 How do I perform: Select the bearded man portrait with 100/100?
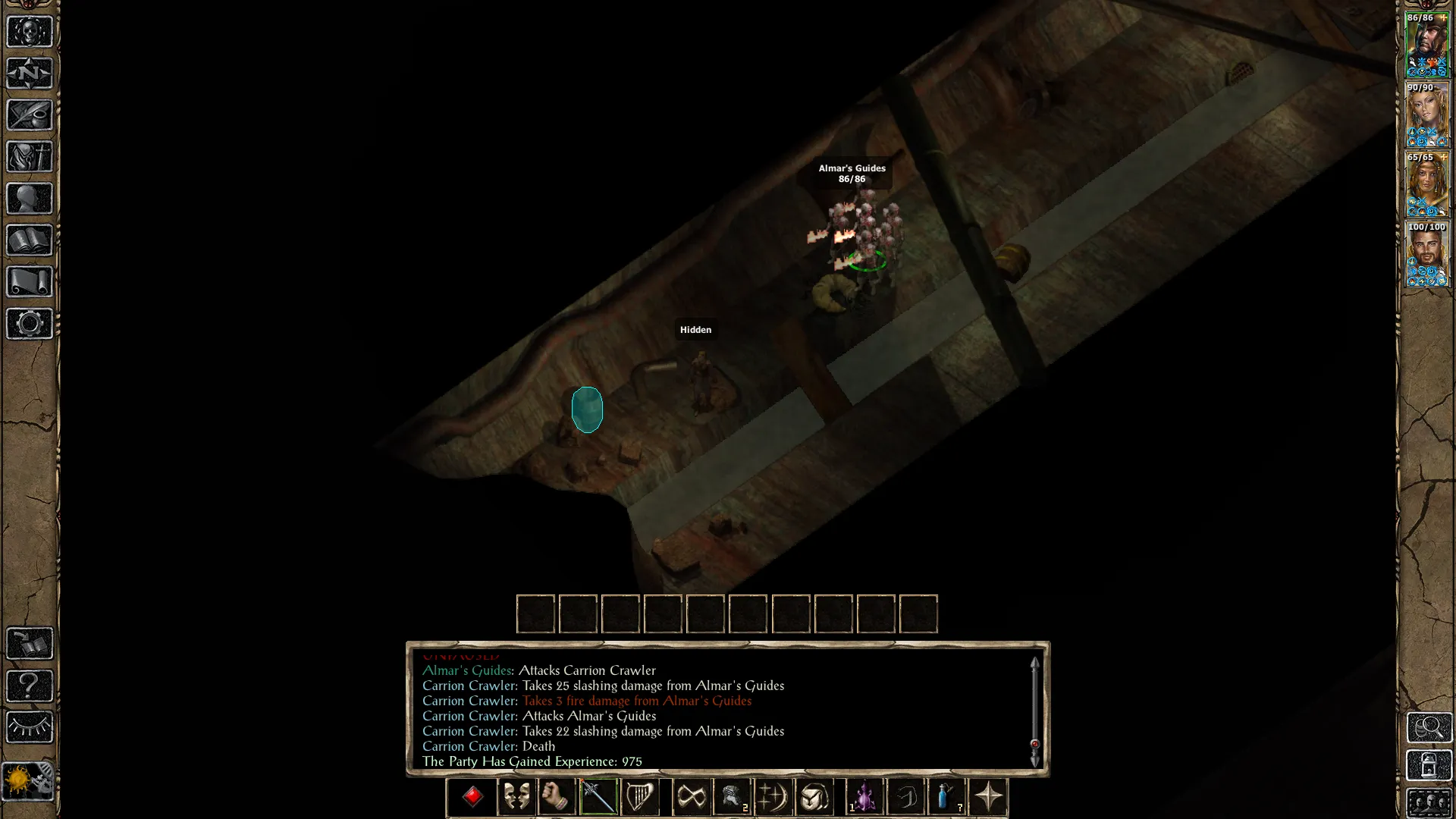1426,254
